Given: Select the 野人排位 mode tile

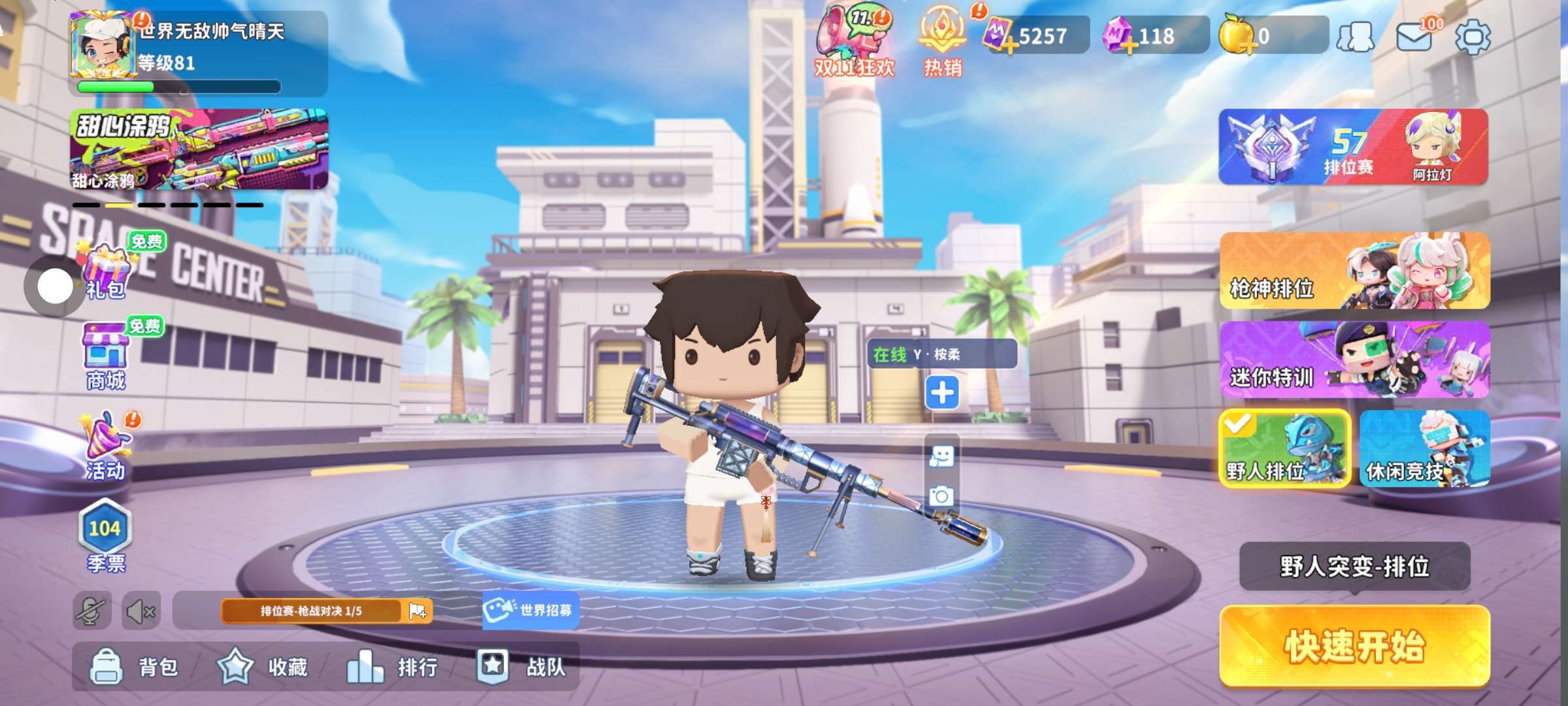Looking at the screenshot, I should click(x=1284, y=448).
